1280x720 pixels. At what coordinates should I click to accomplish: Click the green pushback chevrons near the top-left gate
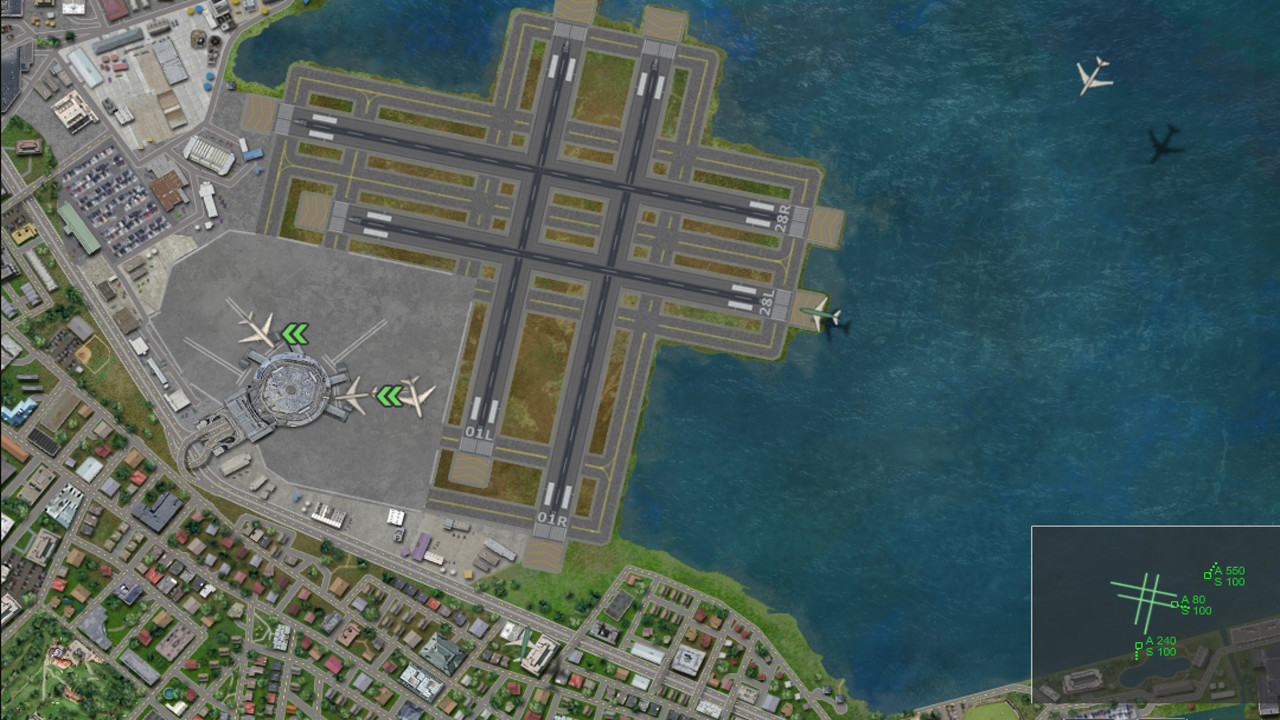(x=297, y=333)
